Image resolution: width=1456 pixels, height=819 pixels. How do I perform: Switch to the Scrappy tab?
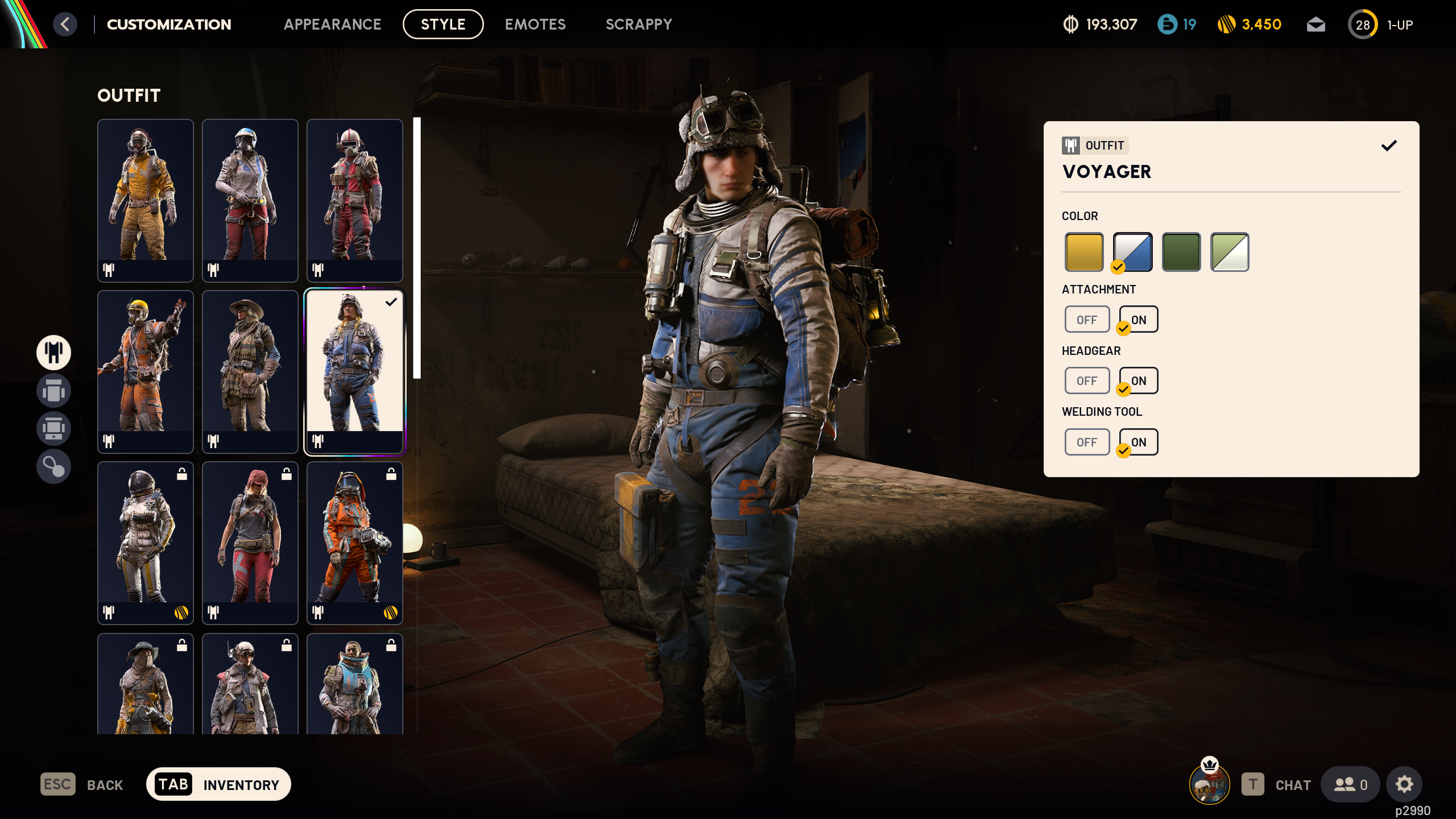[639, 24]
